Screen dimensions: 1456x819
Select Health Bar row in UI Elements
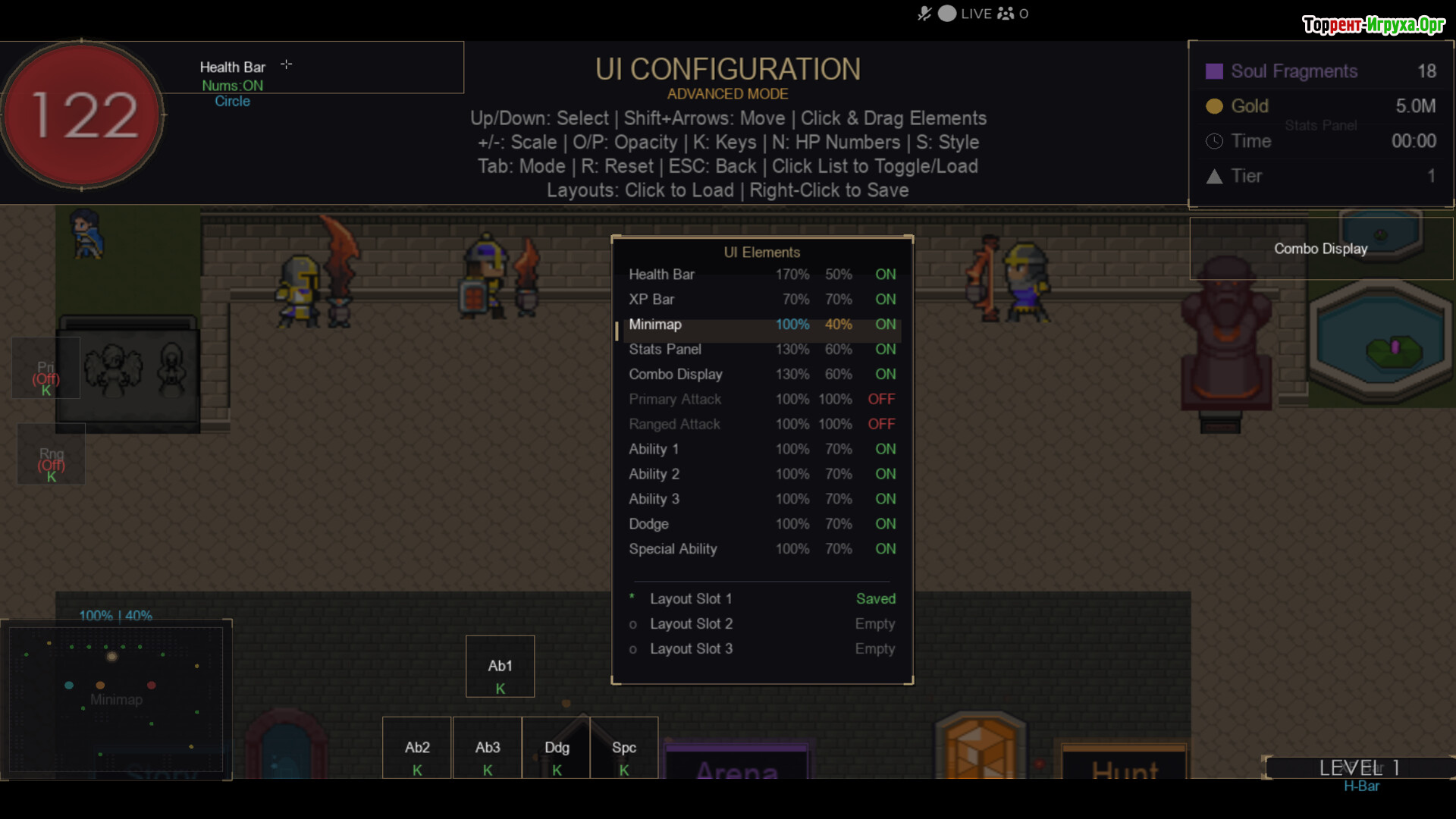(x=761, y=275)
